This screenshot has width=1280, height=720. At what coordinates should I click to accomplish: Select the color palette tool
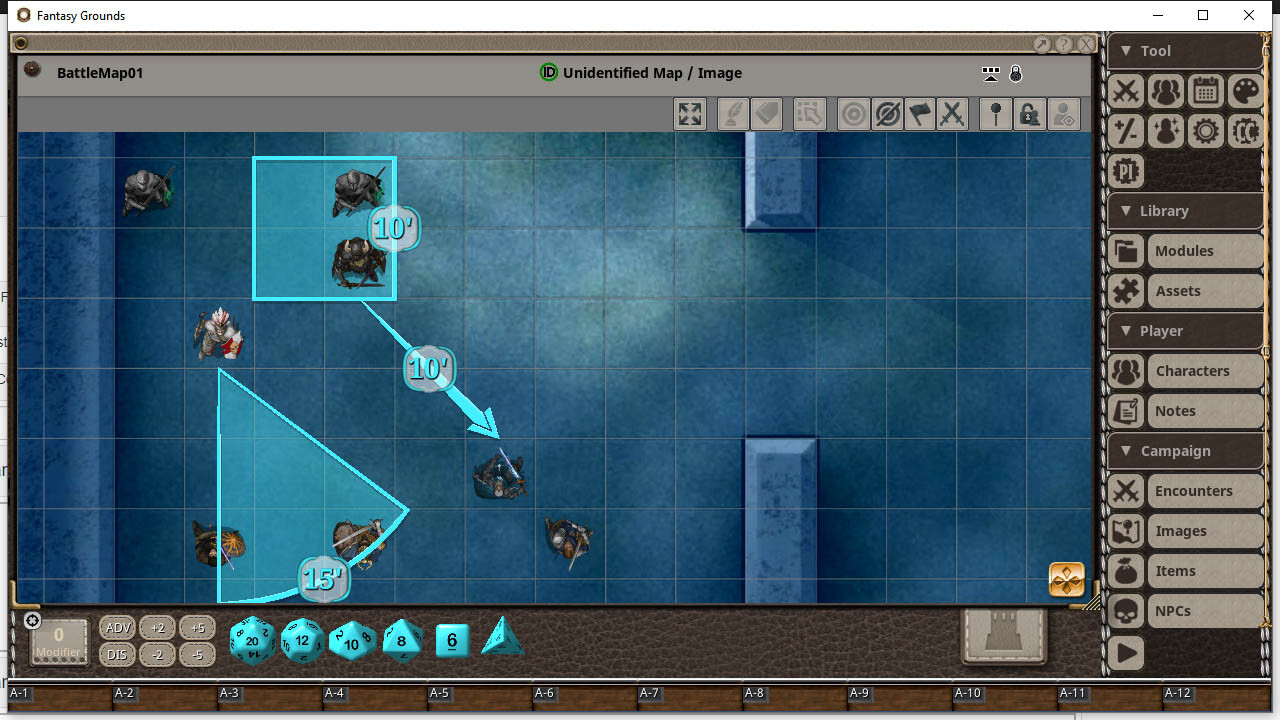pyautogui.click(x=1245, y=91)
